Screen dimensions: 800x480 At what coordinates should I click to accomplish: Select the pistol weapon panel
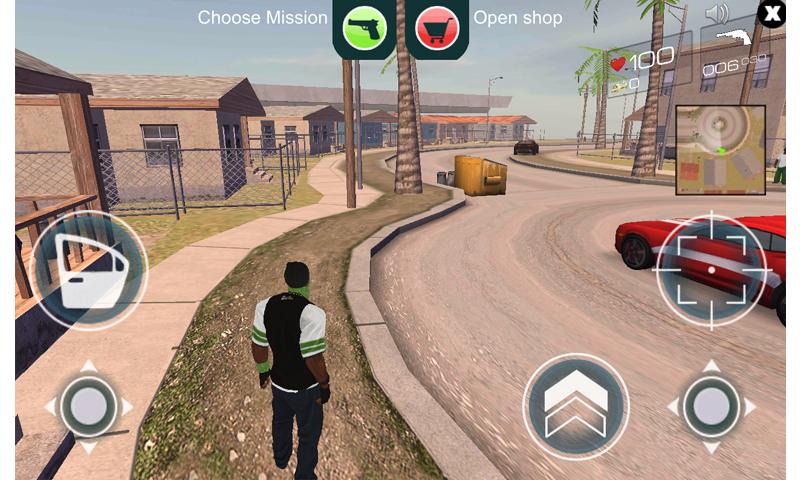(735, 55)
